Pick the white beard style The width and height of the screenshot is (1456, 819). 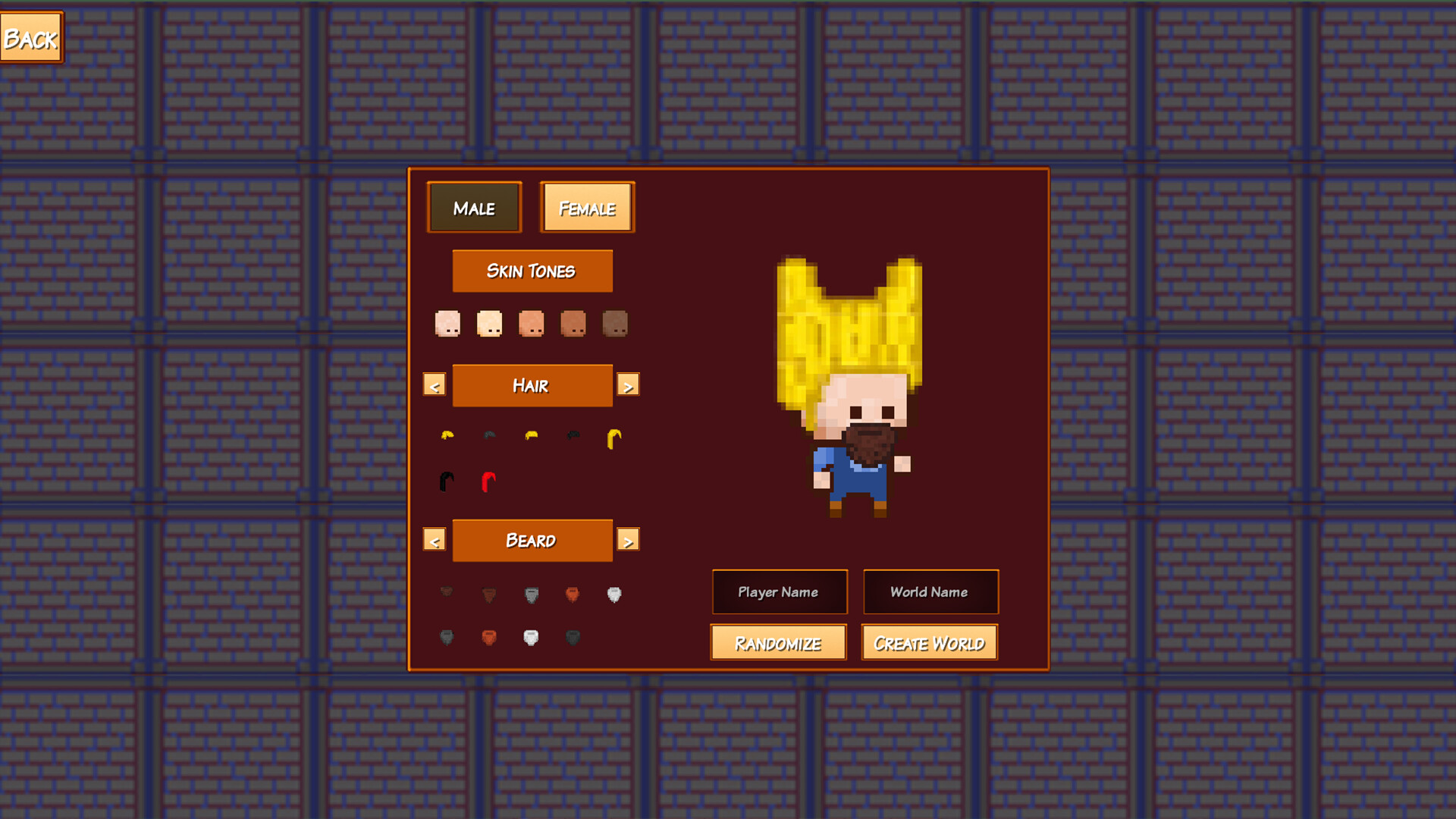[x=614, y=593]
